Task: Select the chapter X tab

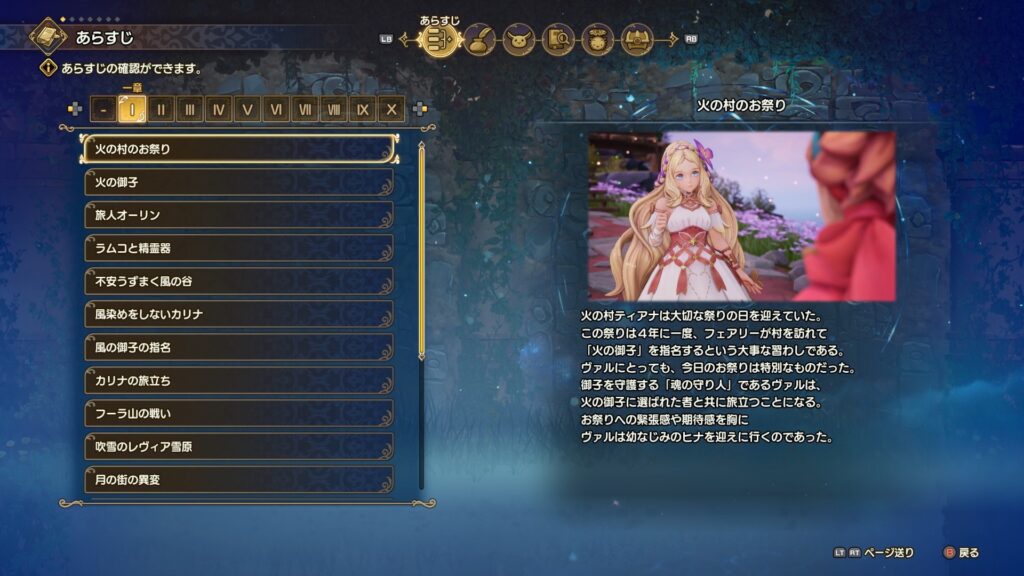Action: click(392, 109)
